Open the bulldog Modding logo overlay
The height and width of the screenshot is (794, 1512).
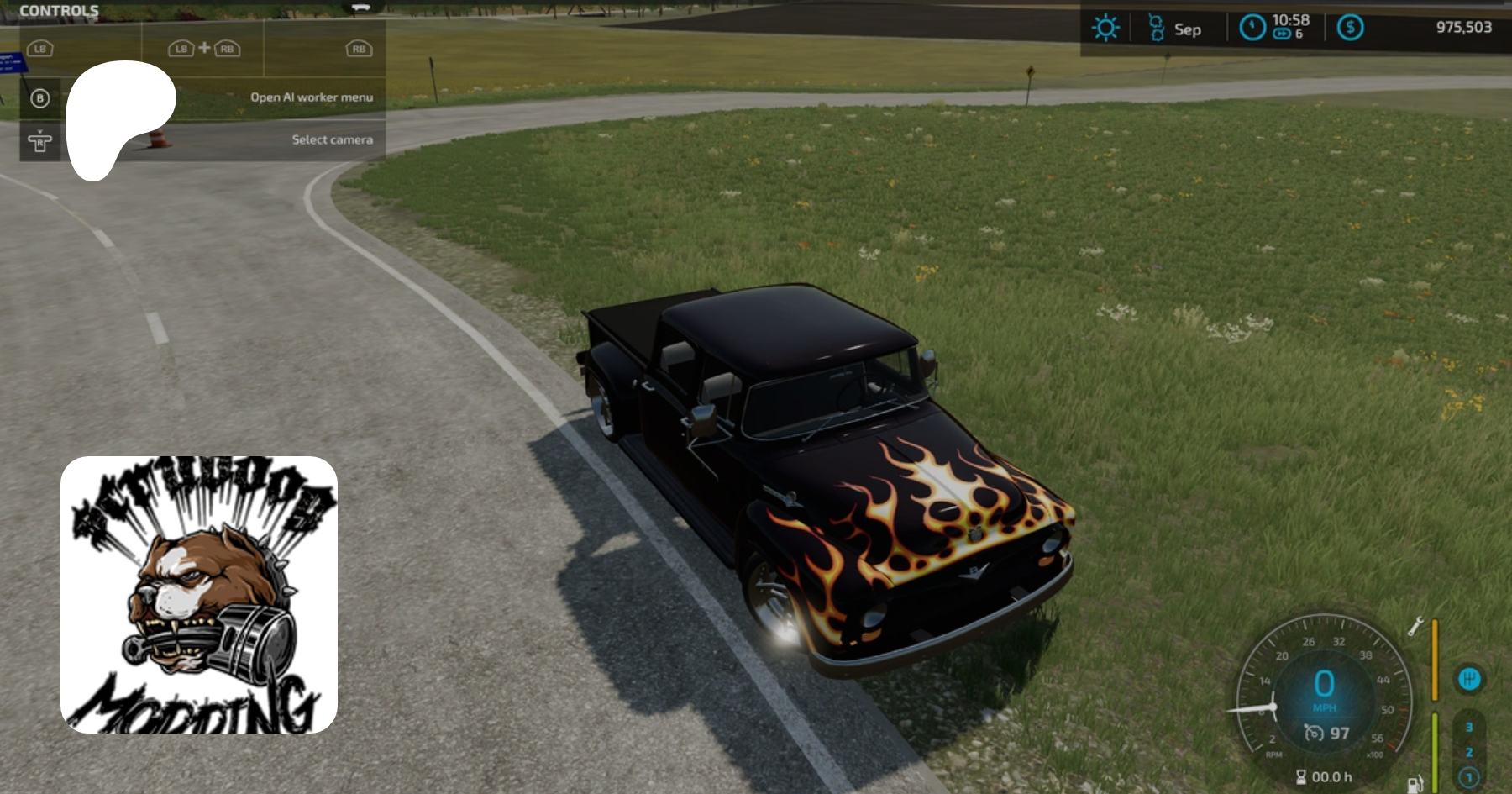(x=199, y=595)
